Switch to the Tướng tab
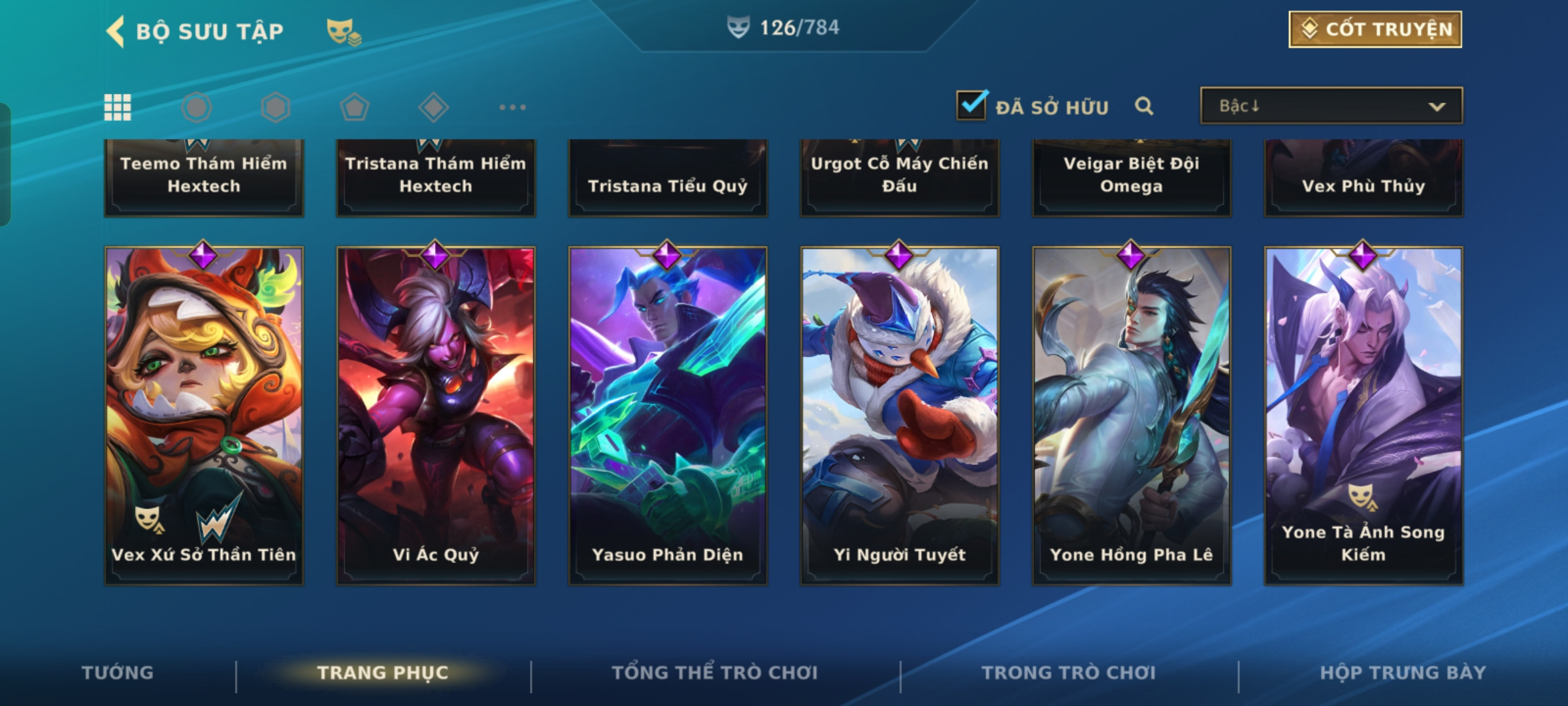Viewport: 1568px width, 706px height. [x=118, y=673]
